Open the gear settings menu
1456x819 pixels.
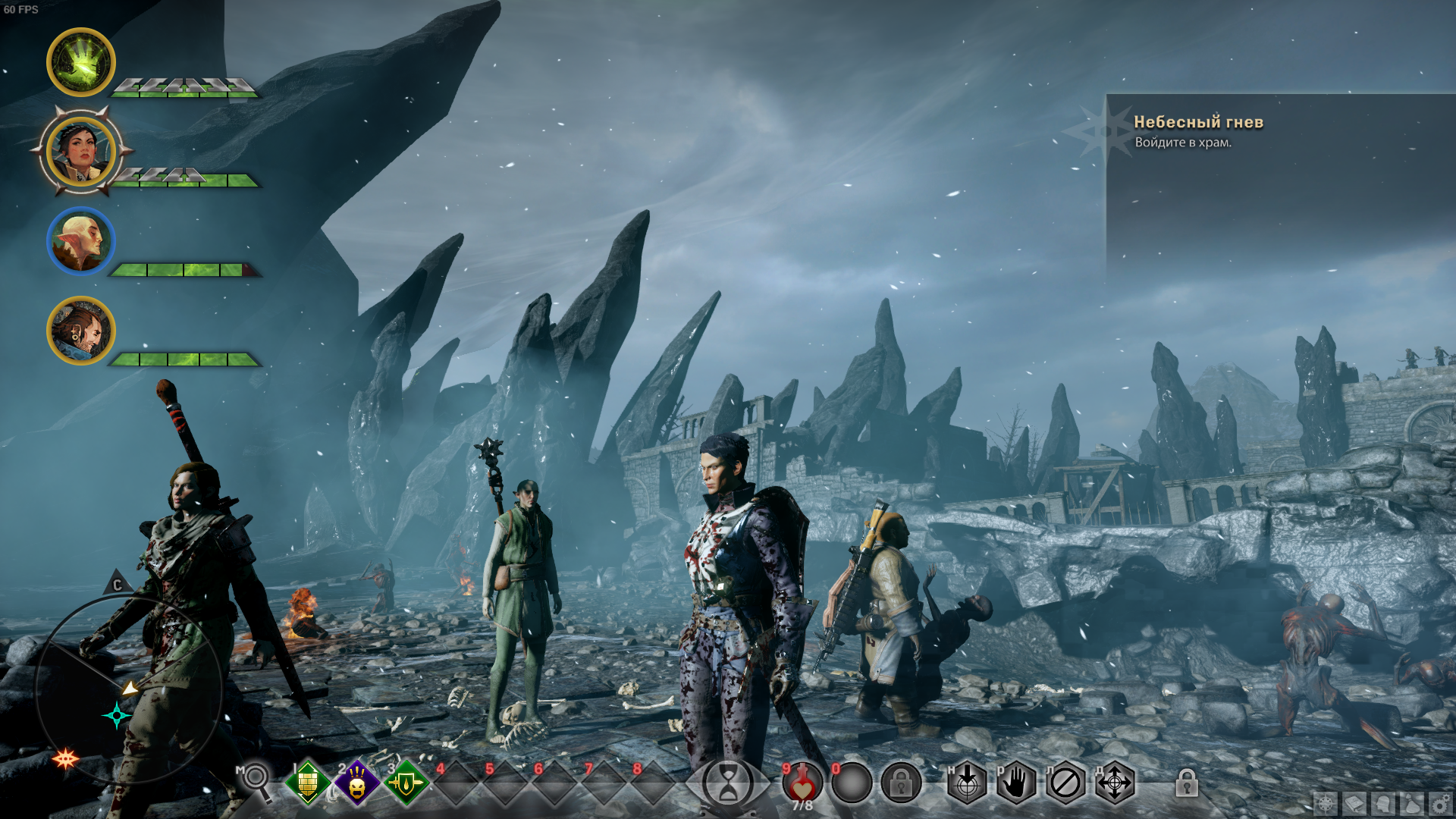pos(1439,804)
